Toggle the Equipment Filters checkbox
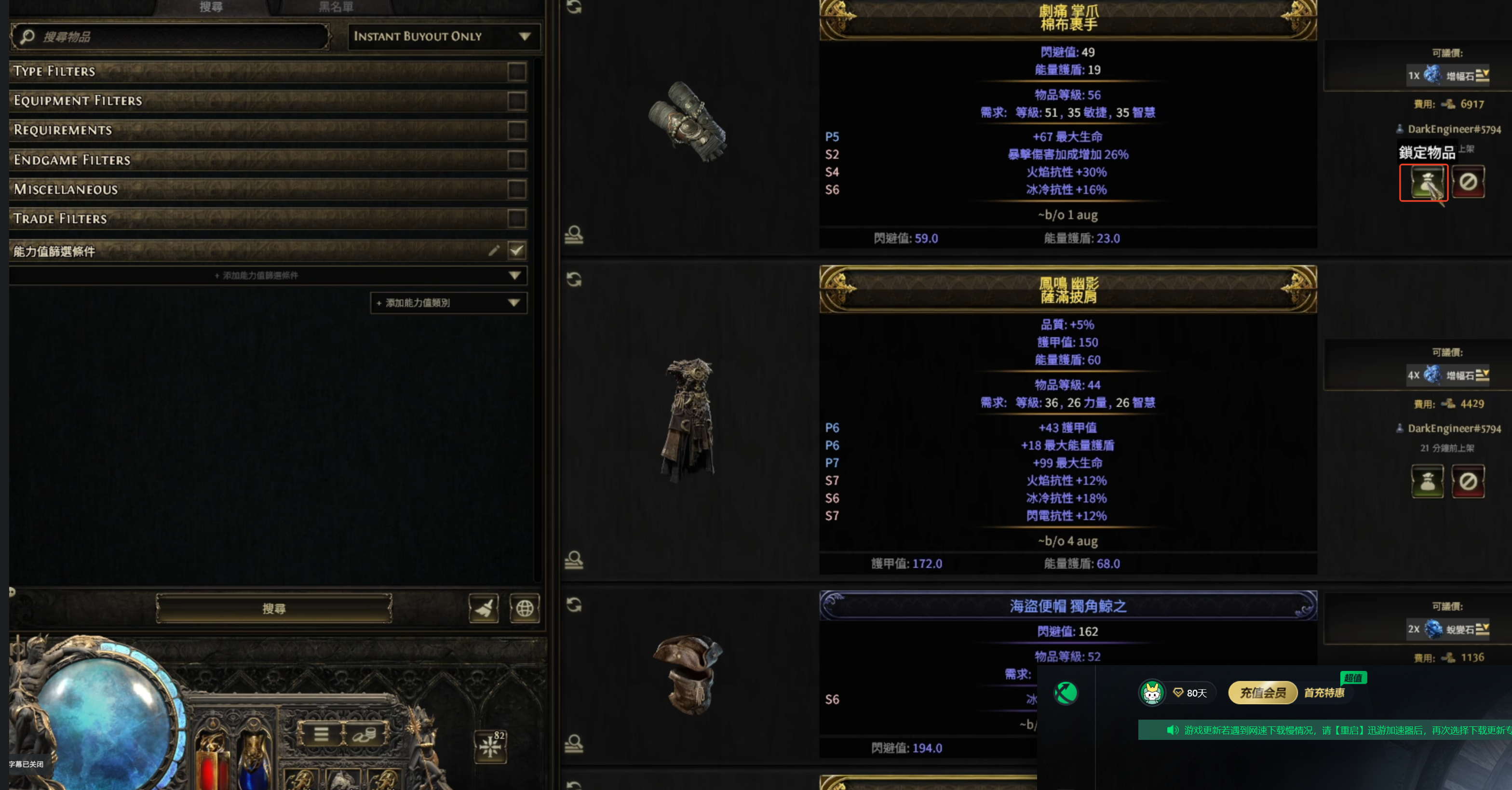 coord(516,101)
